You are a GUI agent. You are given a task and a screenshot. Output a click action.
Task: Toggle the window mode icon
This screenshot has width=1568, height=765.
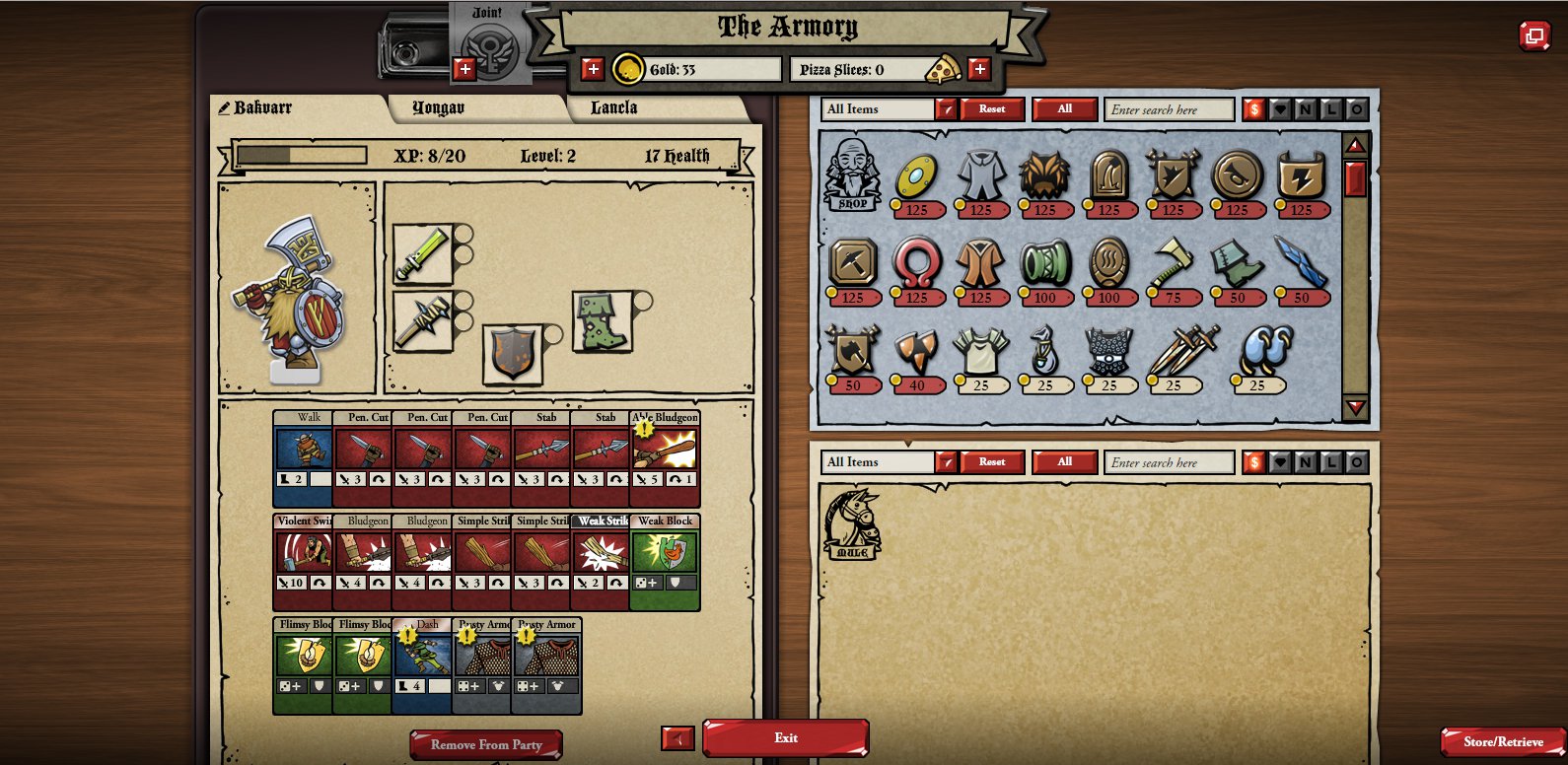[x=1533, y=36]
